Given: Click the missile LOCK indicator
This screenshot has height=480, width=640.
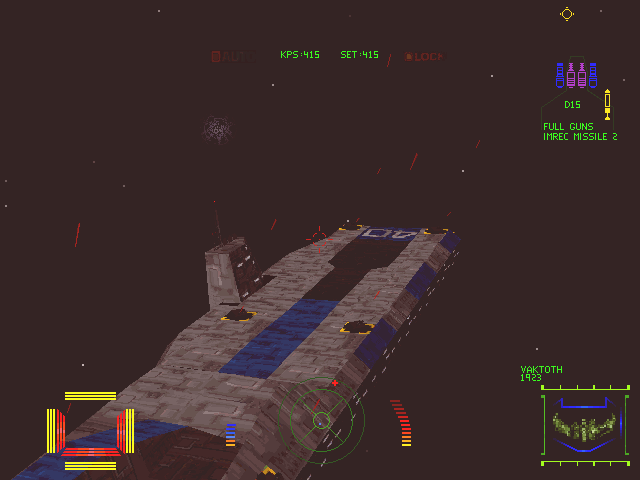Looking at the screenshot, I should pyautogui.click(x=424, y=56).
